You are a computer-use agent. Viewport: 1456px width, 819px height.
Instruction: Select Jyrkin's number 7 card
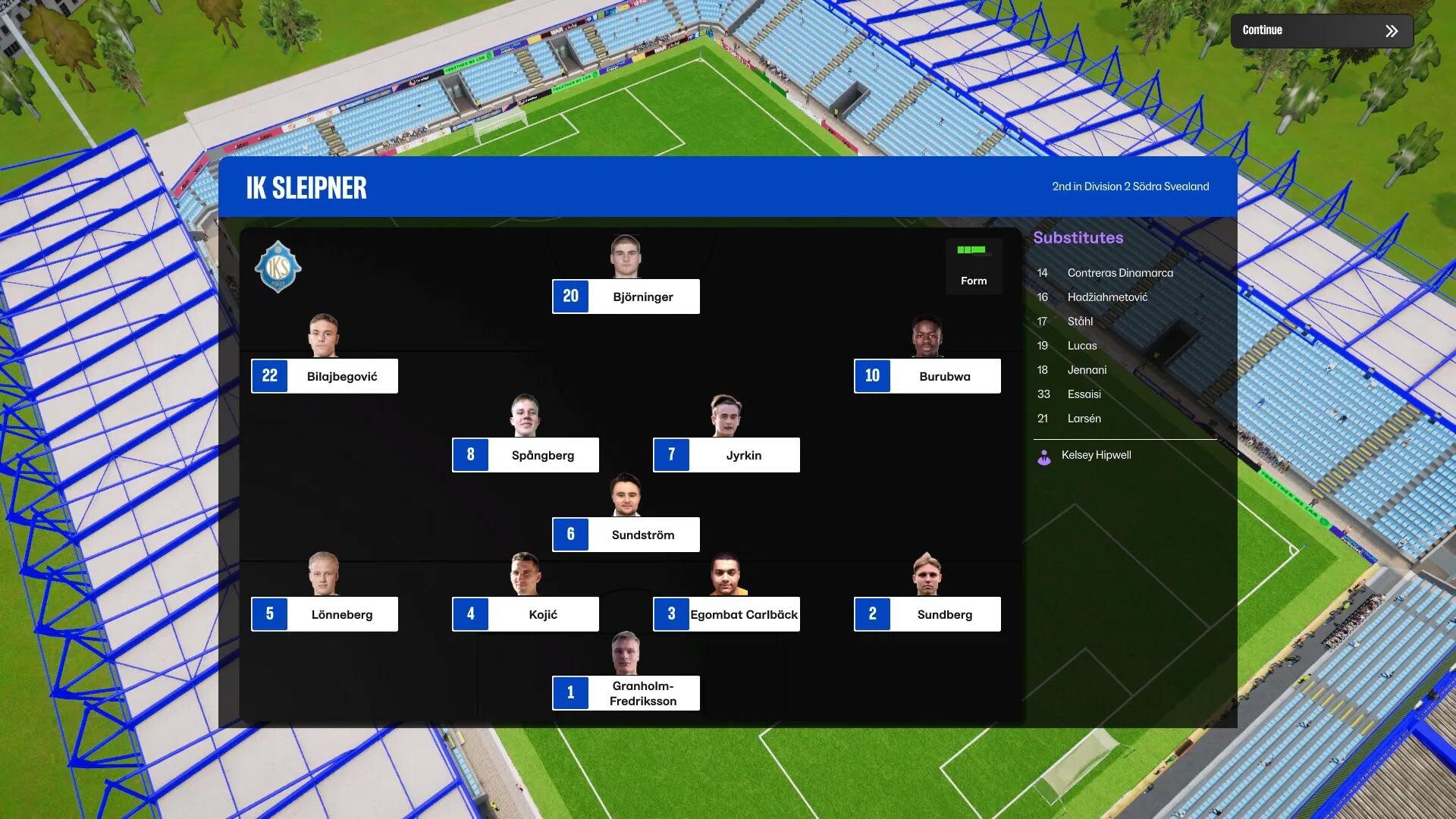pyautogui.click(x=726, y=455)
